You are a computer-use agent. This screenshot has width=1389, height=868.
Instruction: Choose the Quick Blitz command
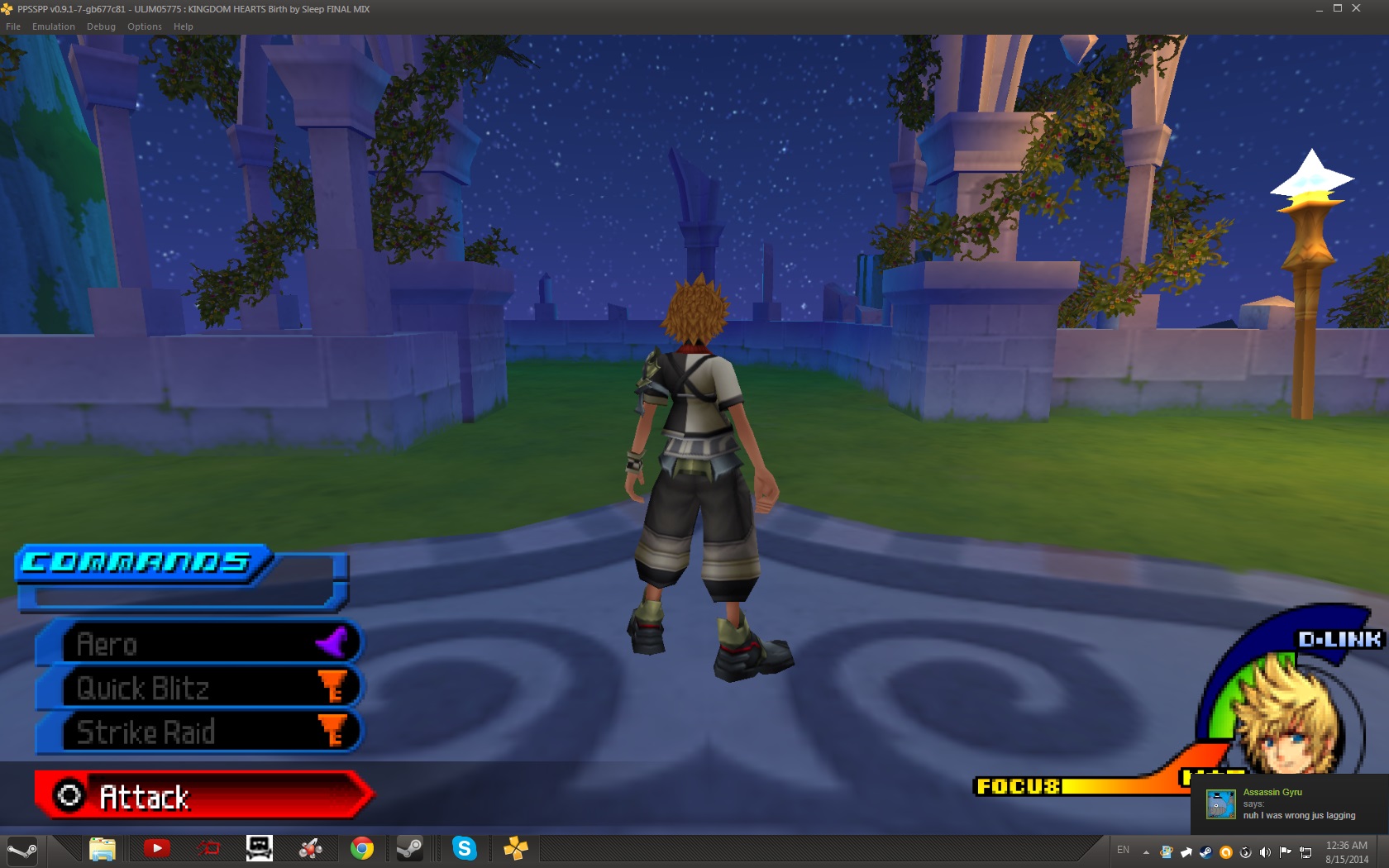(198, 688)
